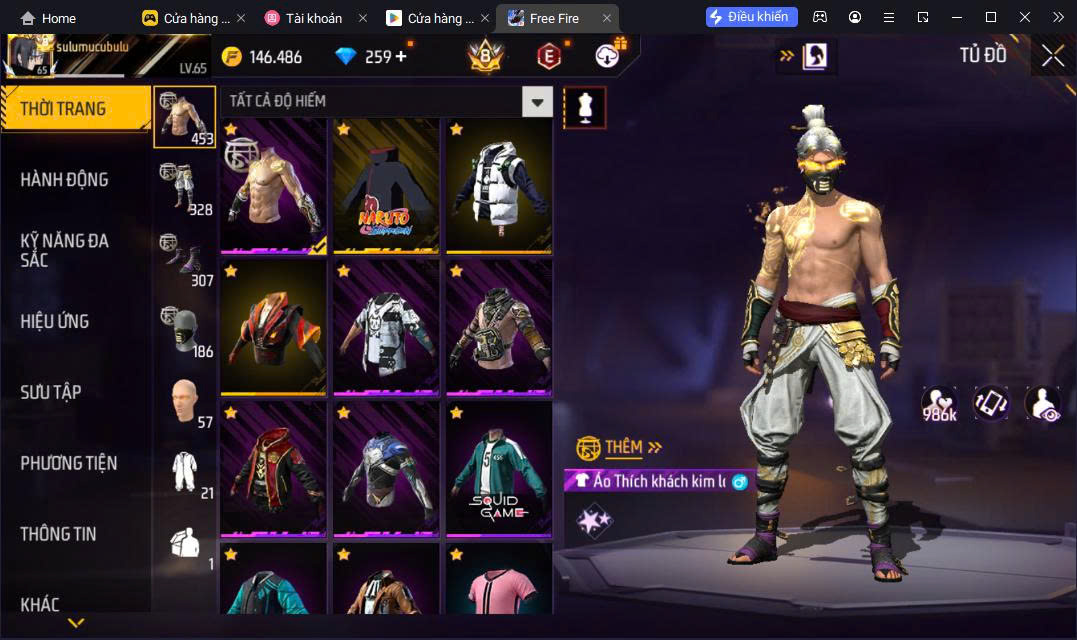Open the PHƯƠNG TIỆN tab

(68, 463)
